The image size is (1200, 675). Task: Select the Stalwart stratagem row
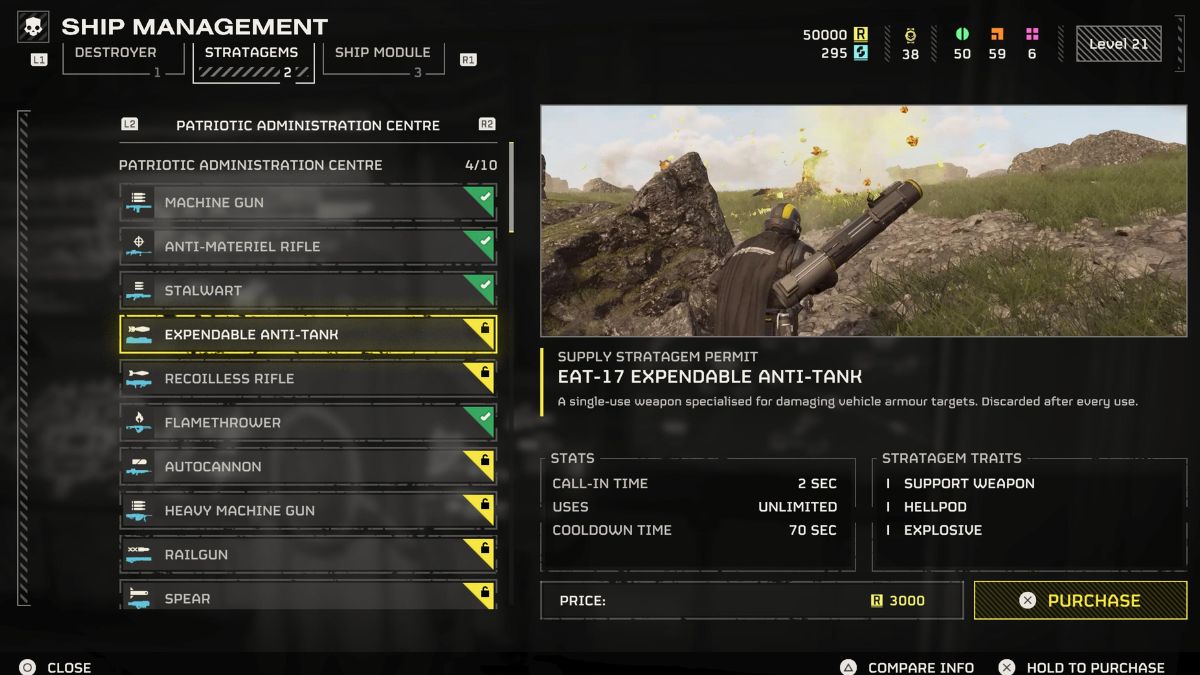(307, 291)
